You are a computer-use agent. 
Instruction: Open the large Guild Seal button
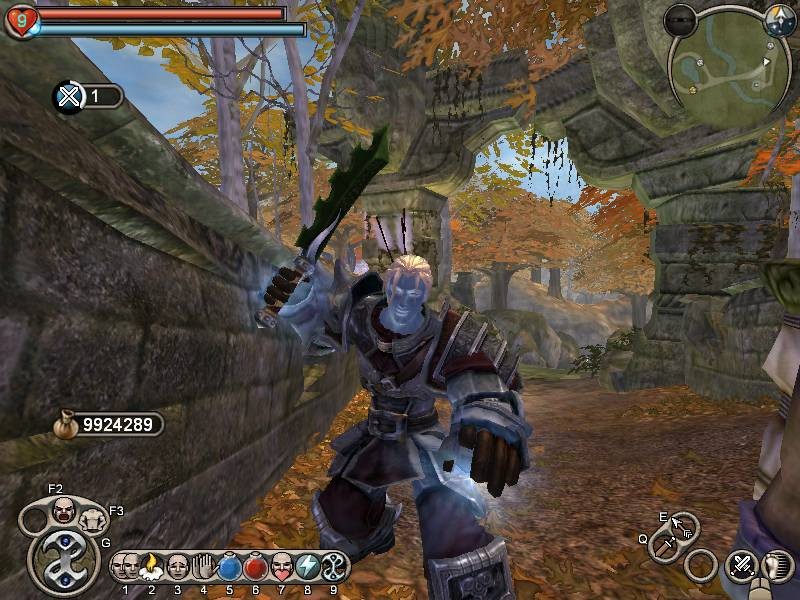click(63, 561)
